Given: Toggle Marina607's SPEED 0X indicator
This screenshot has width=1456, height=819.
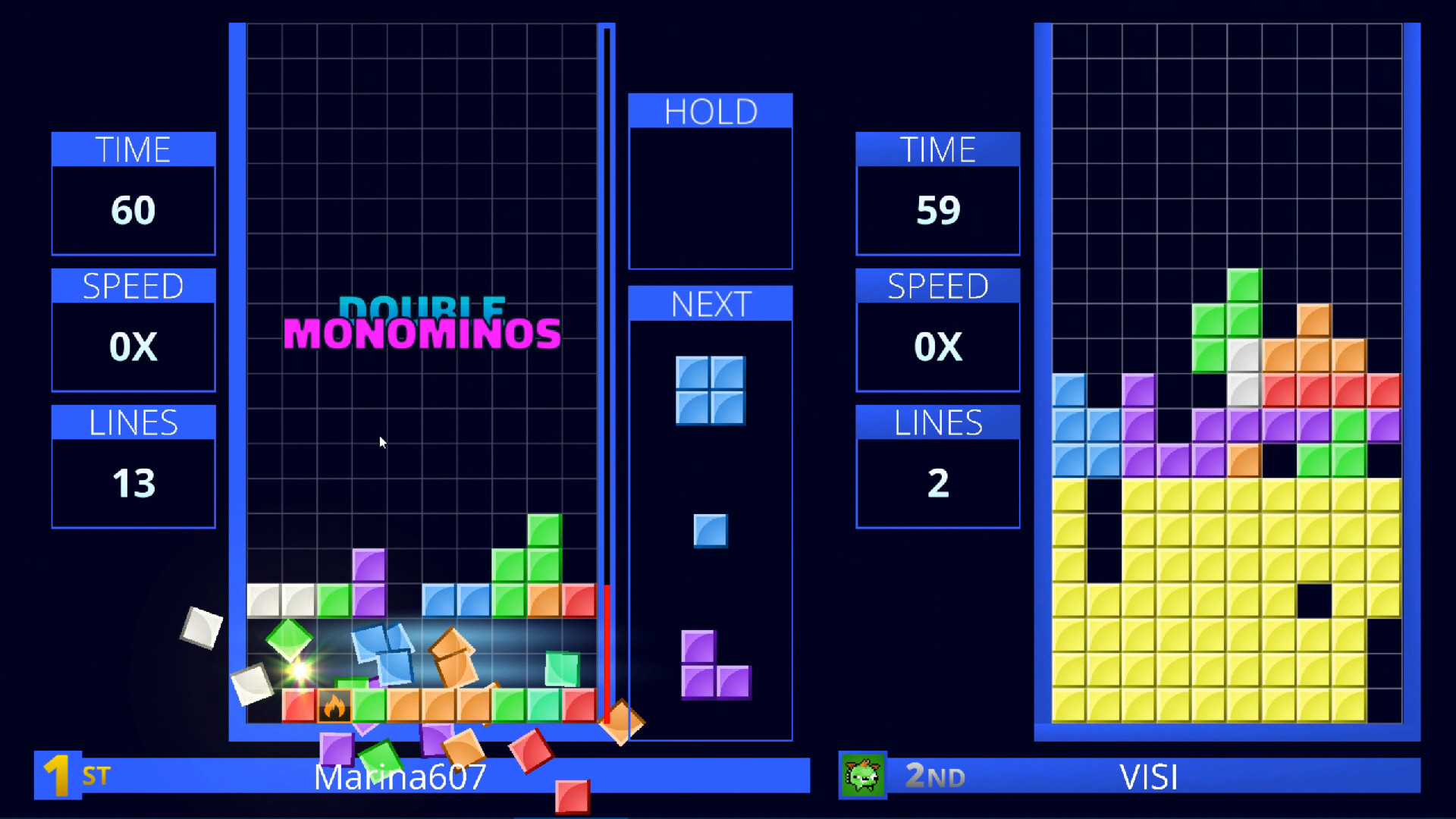Looking at the screenshot, I should [133, 347].
